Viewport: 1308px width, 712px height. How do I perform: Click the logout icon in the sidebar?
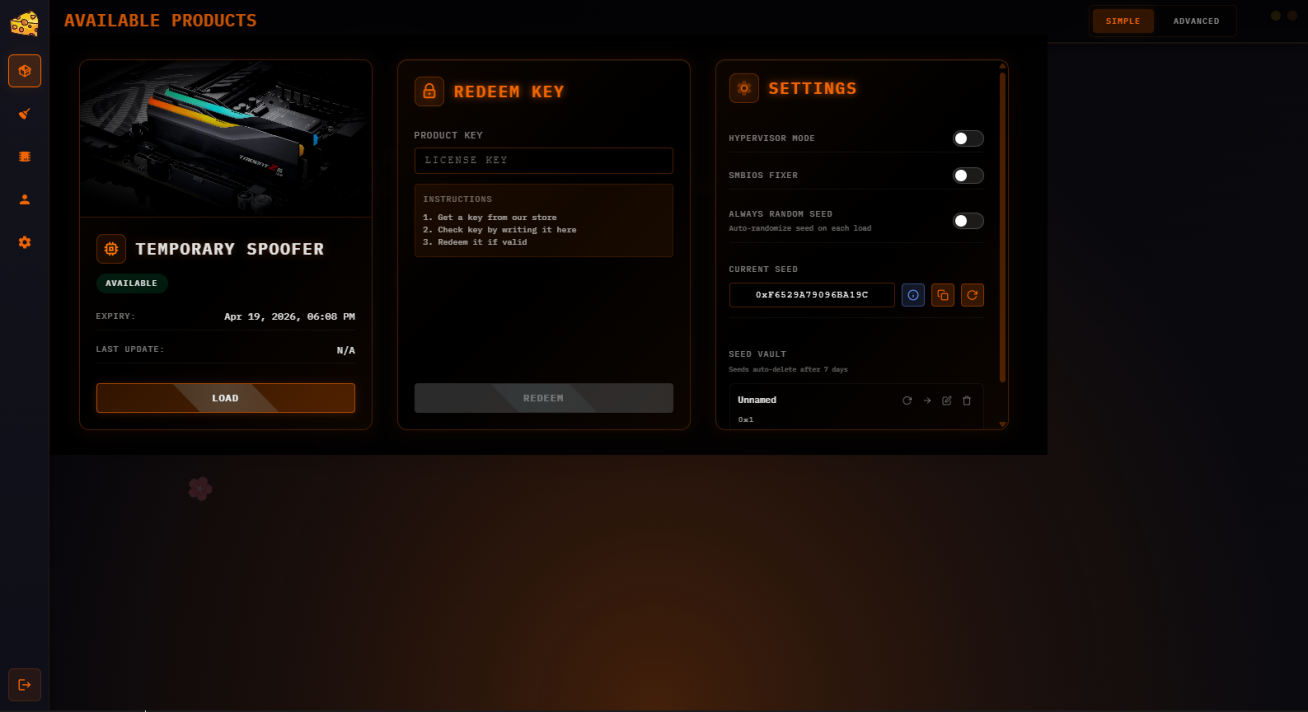(24, 684)
